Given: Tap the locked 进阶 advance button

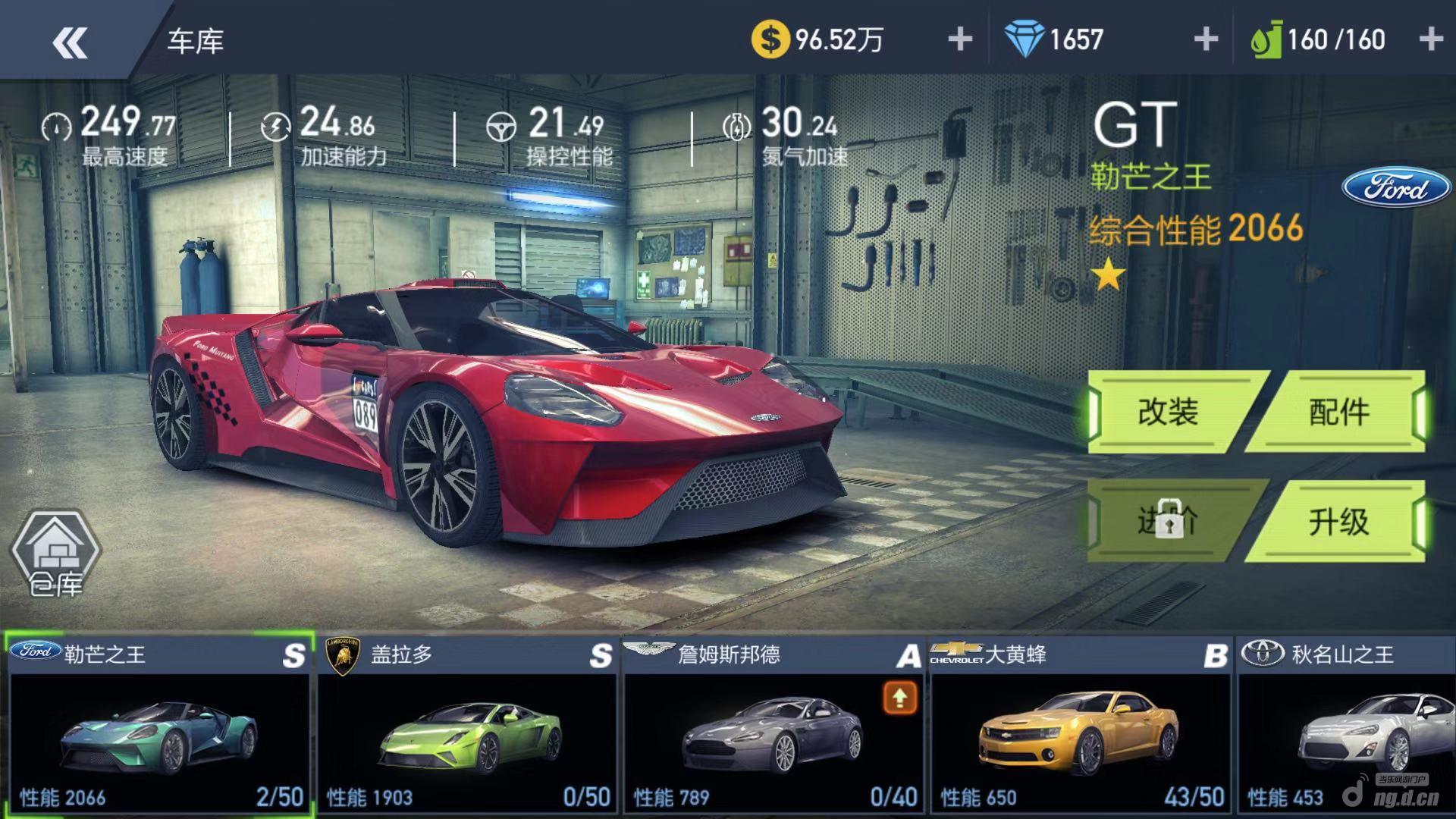Looking at the screenshot, I should (x=1169, y=522).
